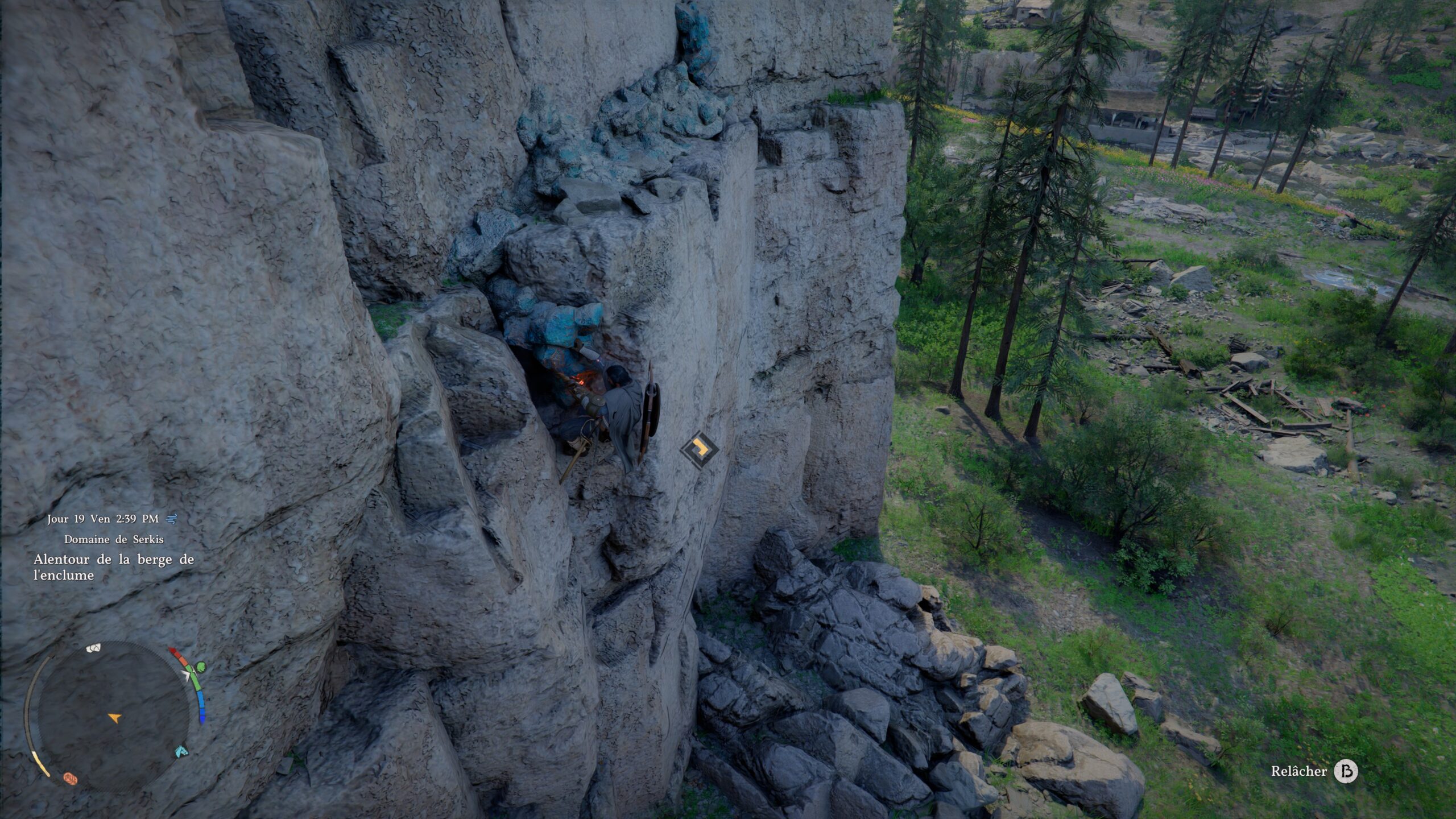Select the blue horse marker on minimap
The height and width of the screenshot is (819, 1456).
181,751
